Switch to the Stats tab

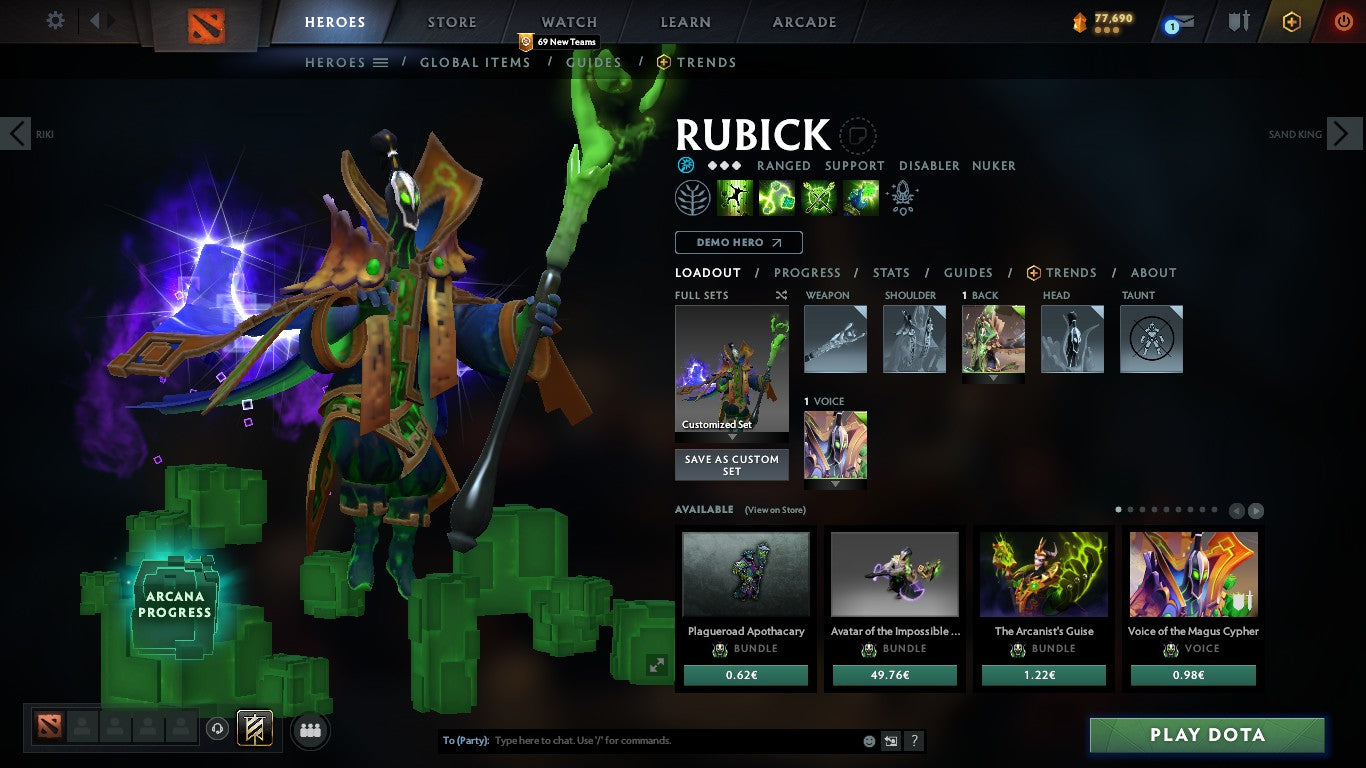890,272
